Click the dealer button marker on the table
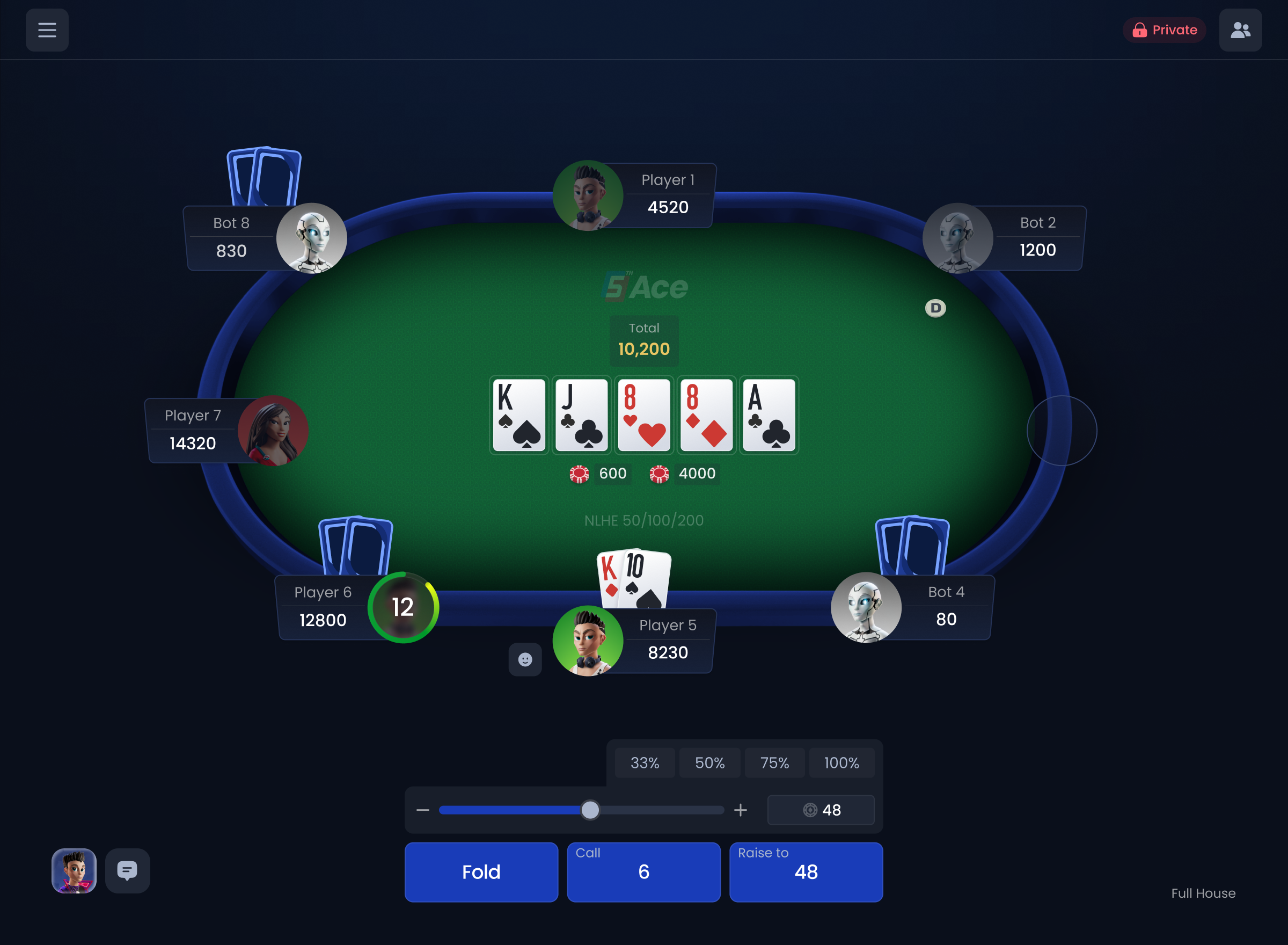Screen dimensions: 1288x945 tap(936, 308)
